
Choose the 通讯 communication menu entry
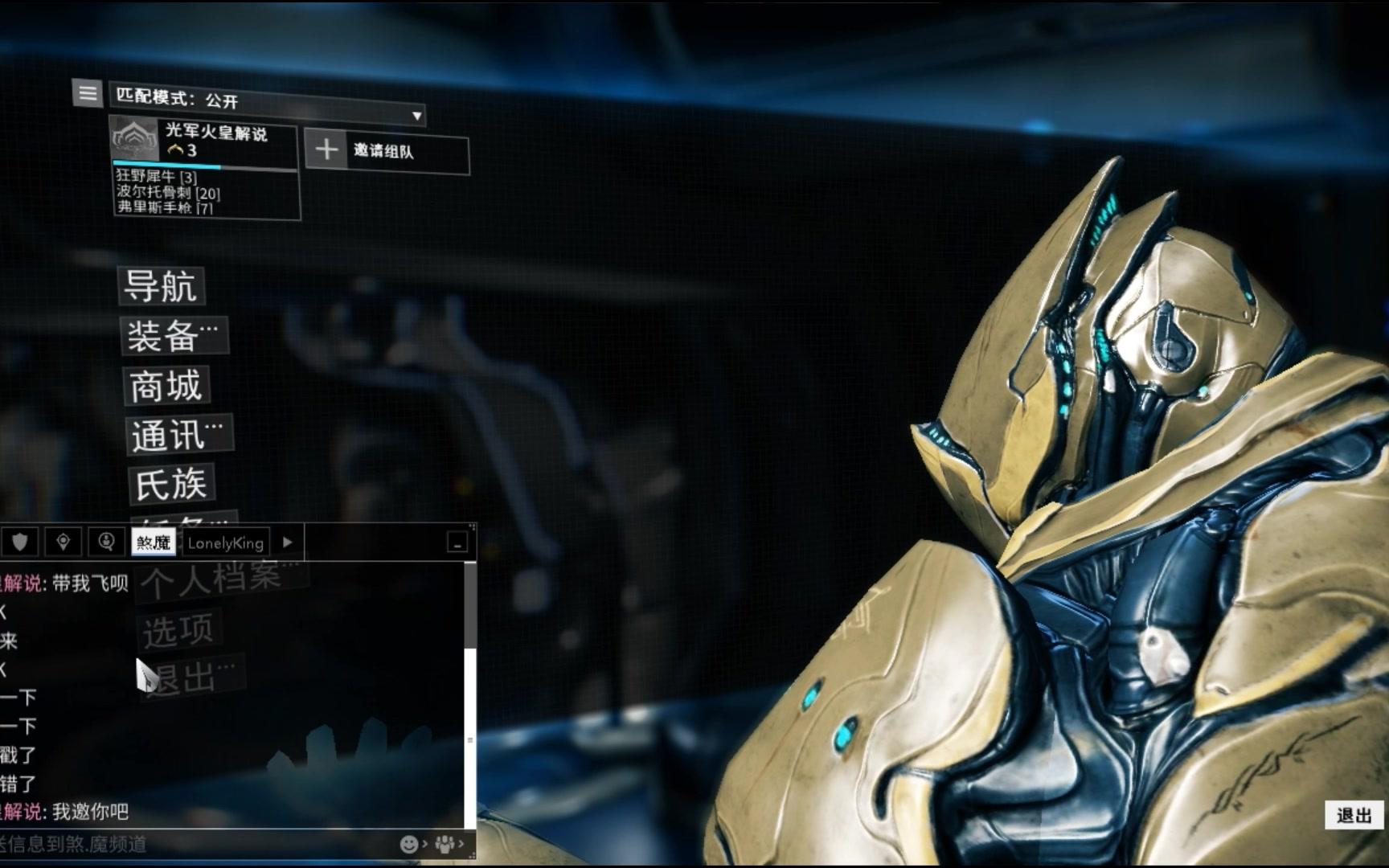(178, 435)
